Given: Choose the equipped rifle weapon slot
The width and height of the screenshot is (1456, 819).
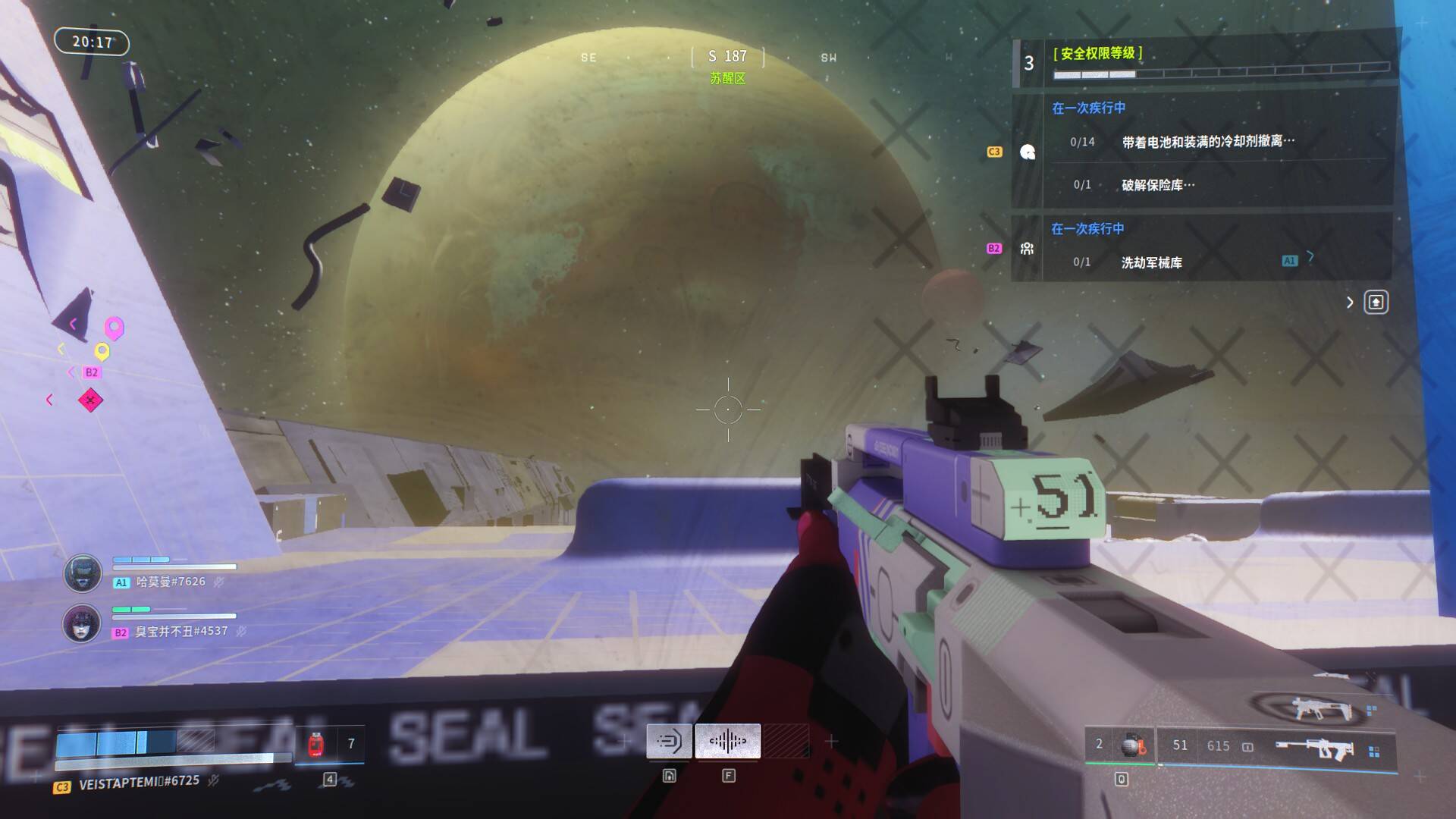Looking at the screenshot, I should 1316,748.
